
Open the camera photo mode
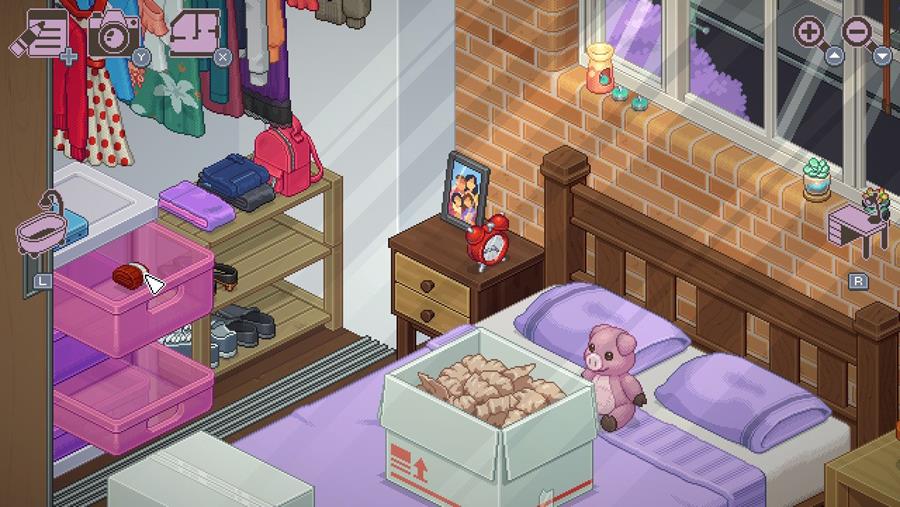click(113, 34)
